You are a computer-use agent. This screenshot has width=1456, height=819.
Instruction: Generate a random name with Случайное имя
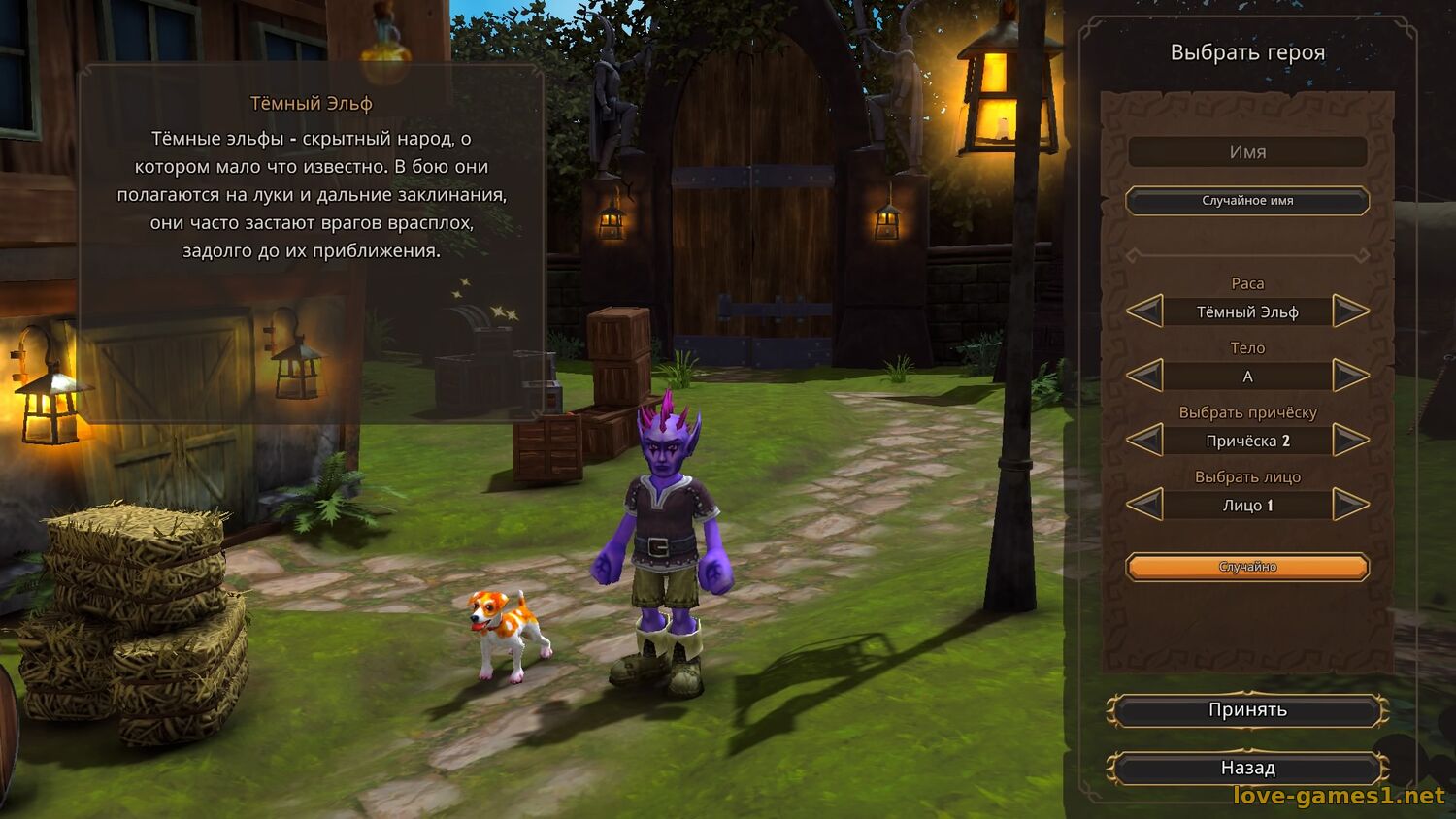(x=1247, y=201)
